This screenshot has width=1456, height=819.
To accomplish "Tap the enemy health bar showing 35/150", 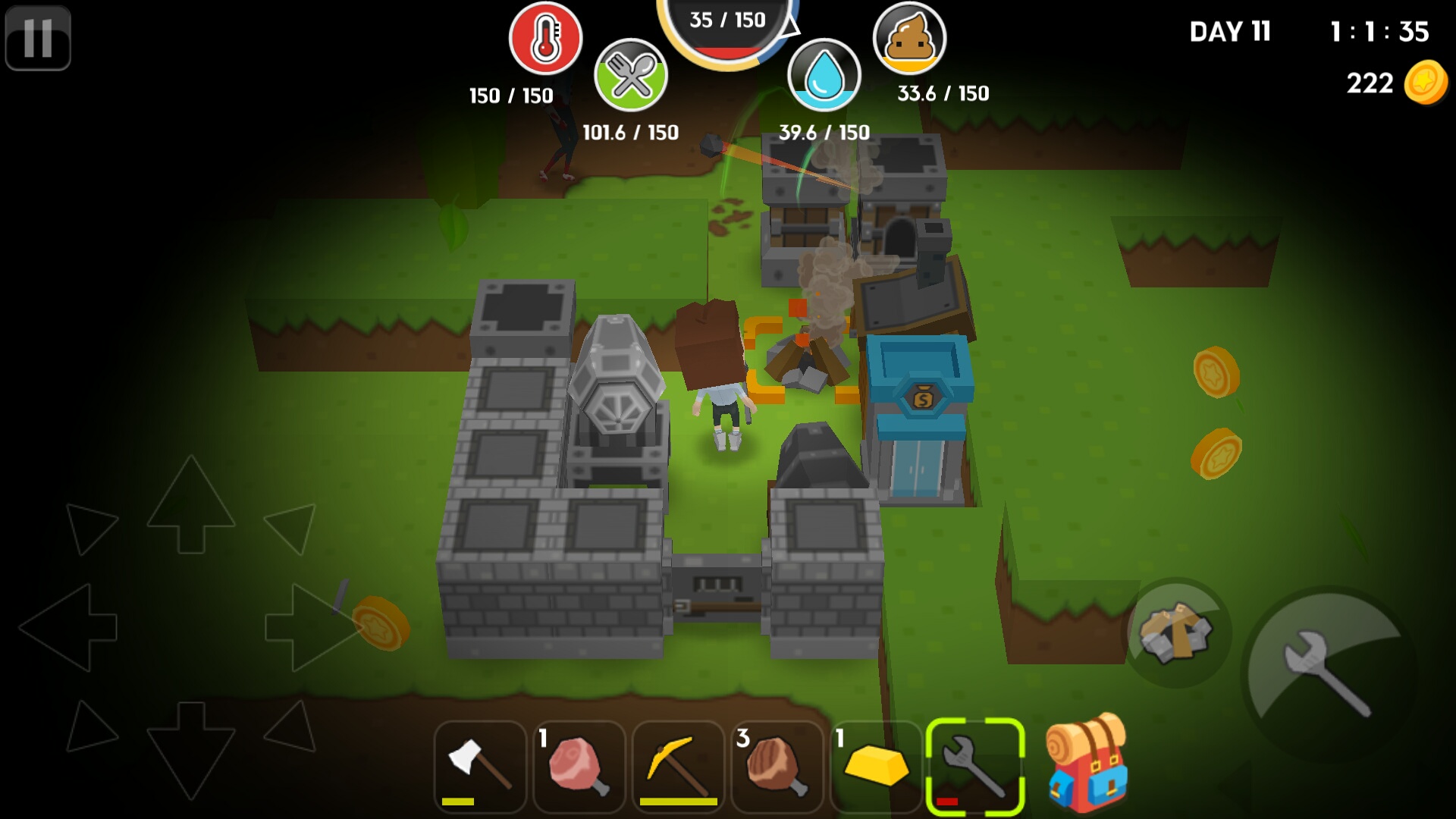I will point(728,21).
